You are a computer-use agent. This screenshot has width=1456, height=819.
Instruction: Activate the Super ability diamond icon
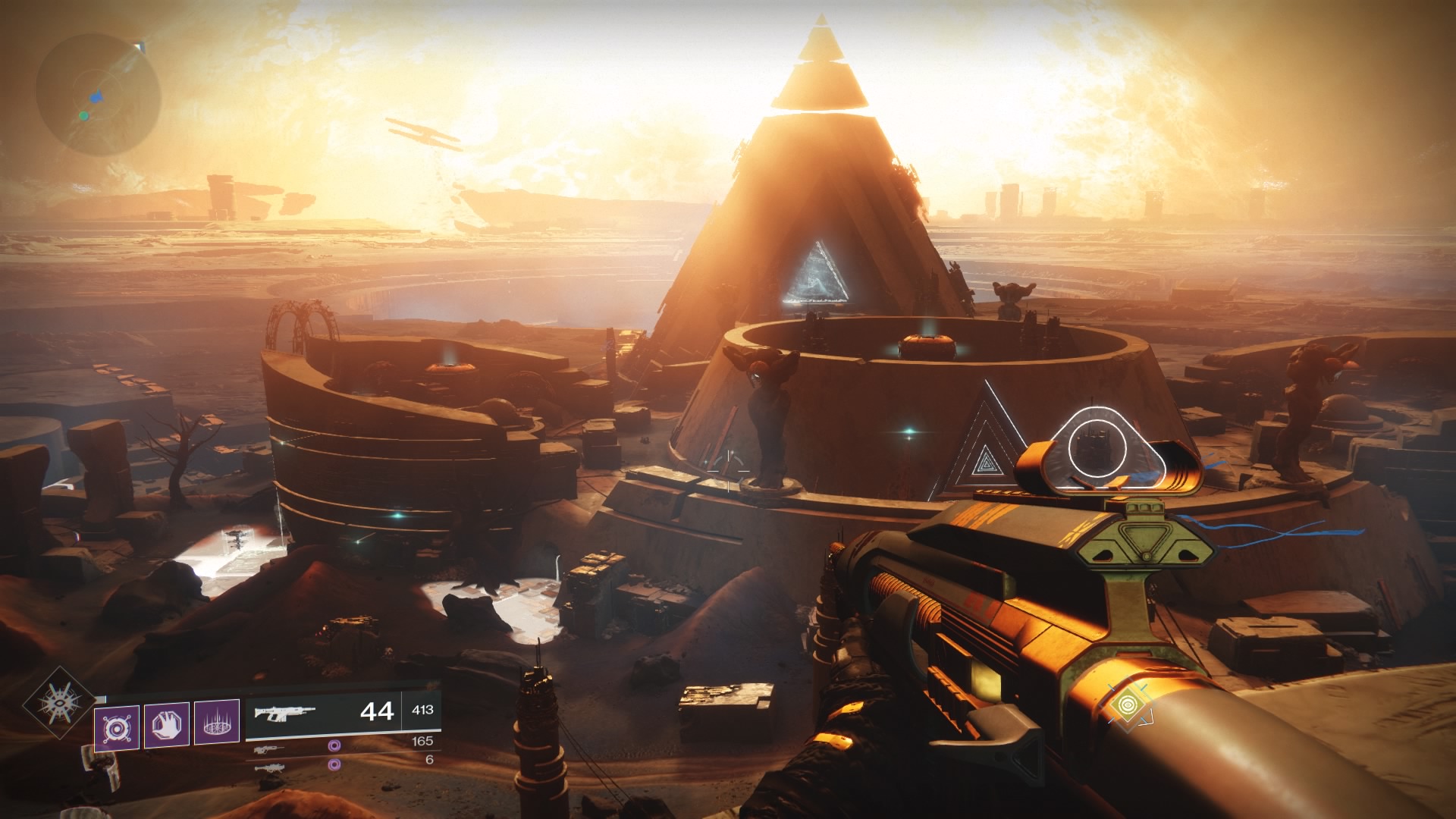[x=60, y=704]
